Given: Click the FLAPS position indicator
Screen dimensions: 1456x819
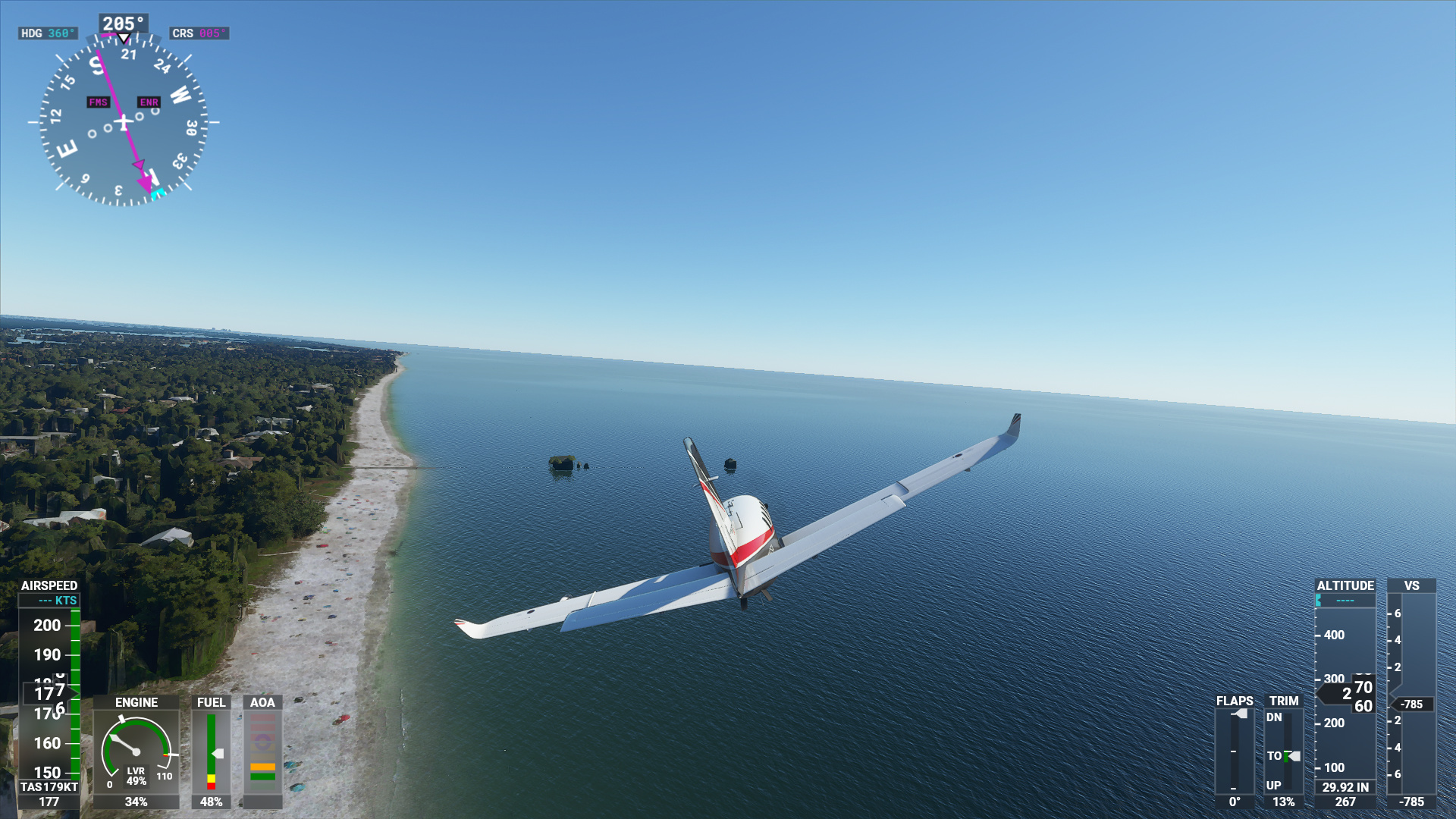Looking at the screenshot, I should coord(1235,751).
